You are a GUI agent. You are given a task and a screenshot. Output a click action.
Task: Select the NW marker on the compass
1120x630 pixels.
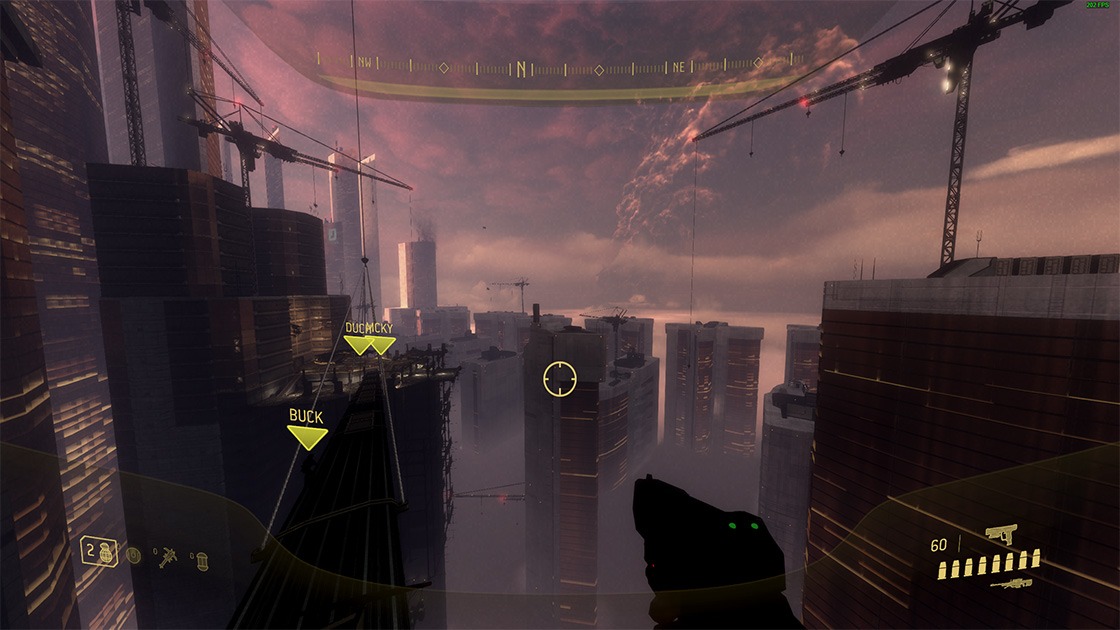click(x=363, y=62)
